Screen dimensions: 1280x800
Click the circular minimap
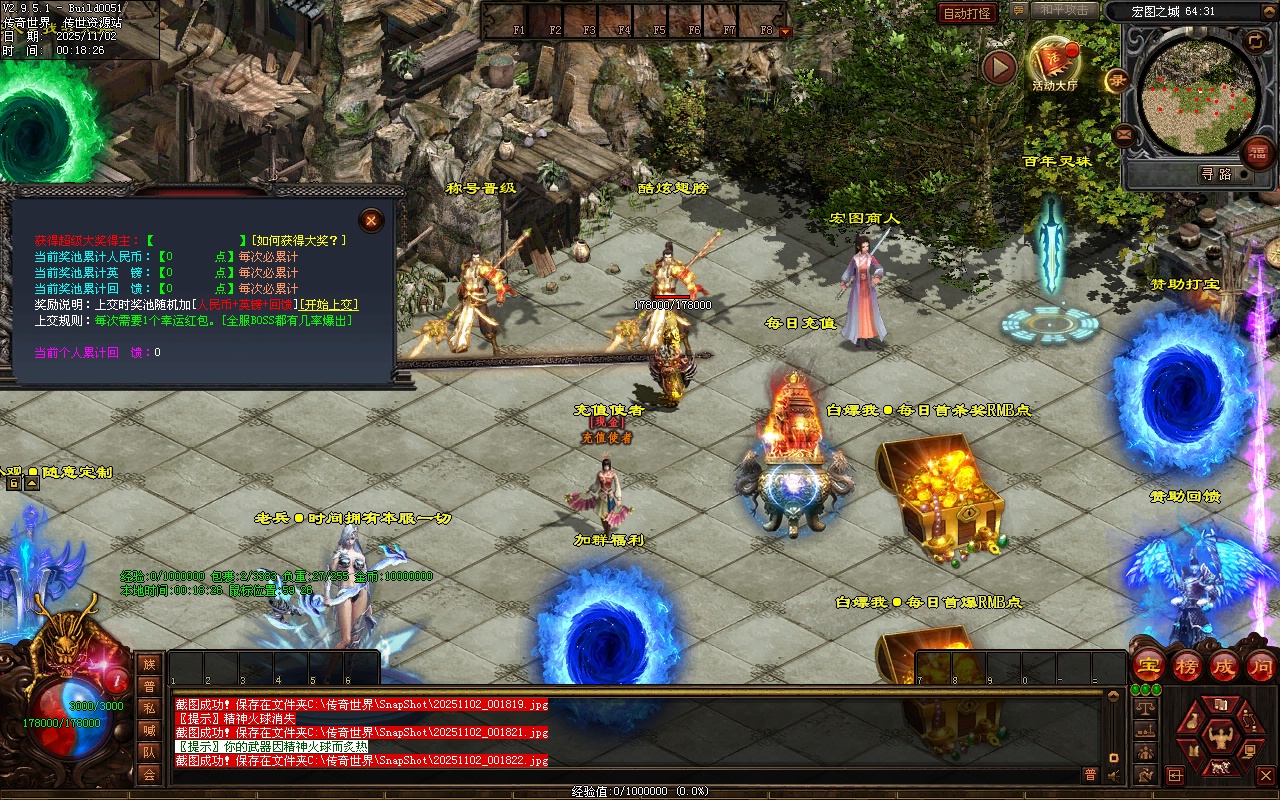(1199, 88)
